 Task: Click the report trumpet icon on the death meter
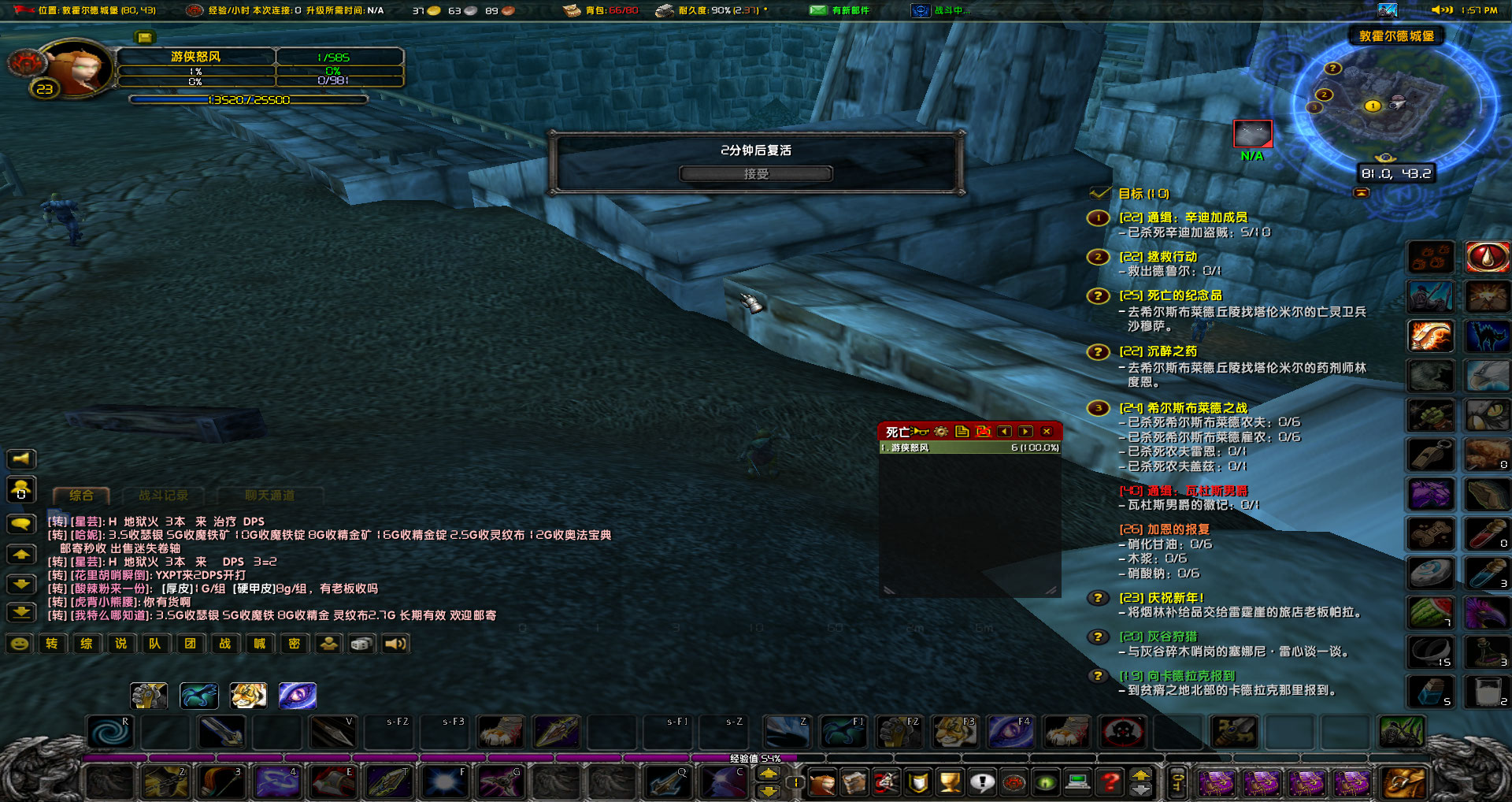click(x=920, y=432)
